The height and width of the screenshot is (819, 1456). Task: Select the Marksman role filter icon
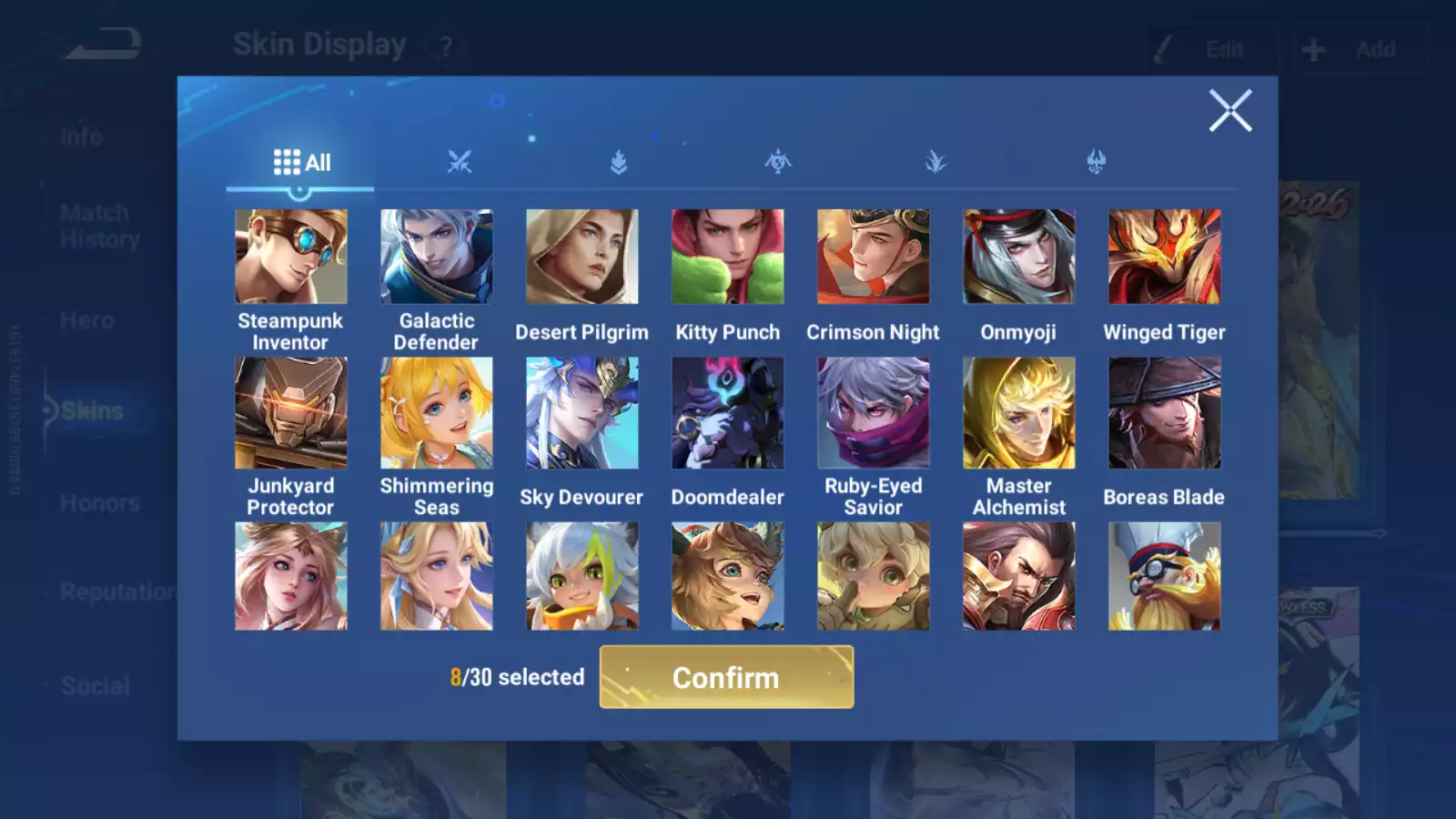(935, 162)
